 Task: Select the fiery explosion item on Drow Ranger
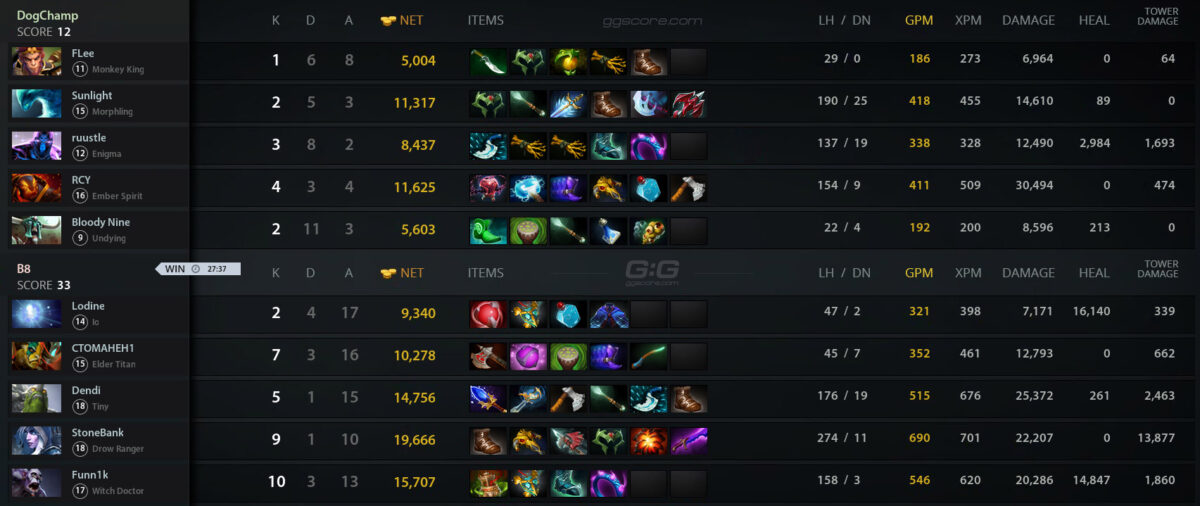648,441
